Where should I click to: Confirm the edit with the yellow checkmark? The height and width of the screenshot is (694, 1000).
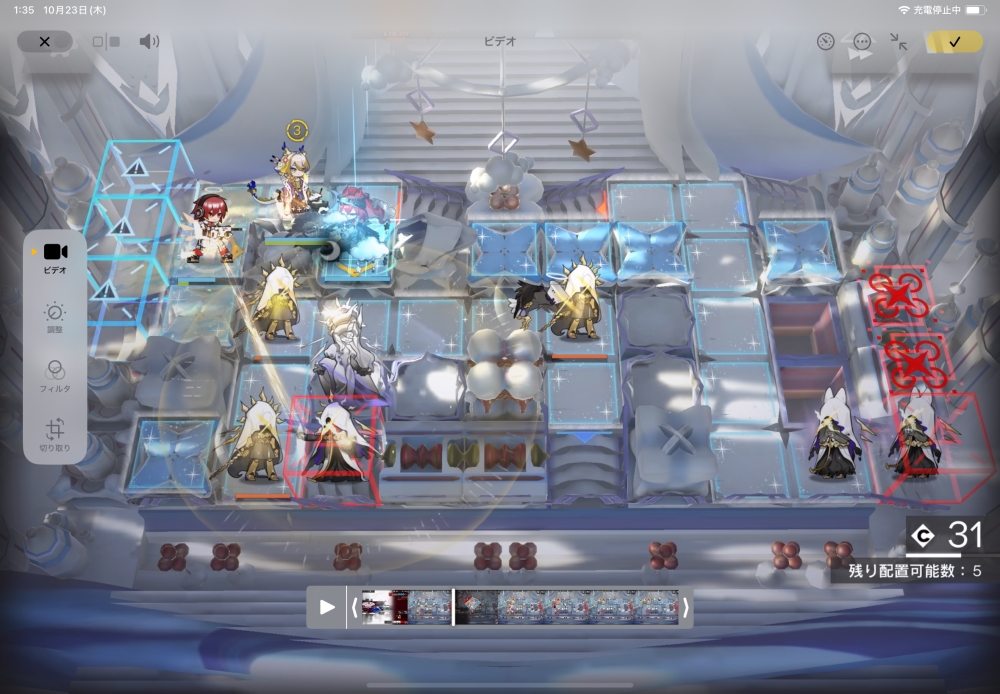coord(954,42)
